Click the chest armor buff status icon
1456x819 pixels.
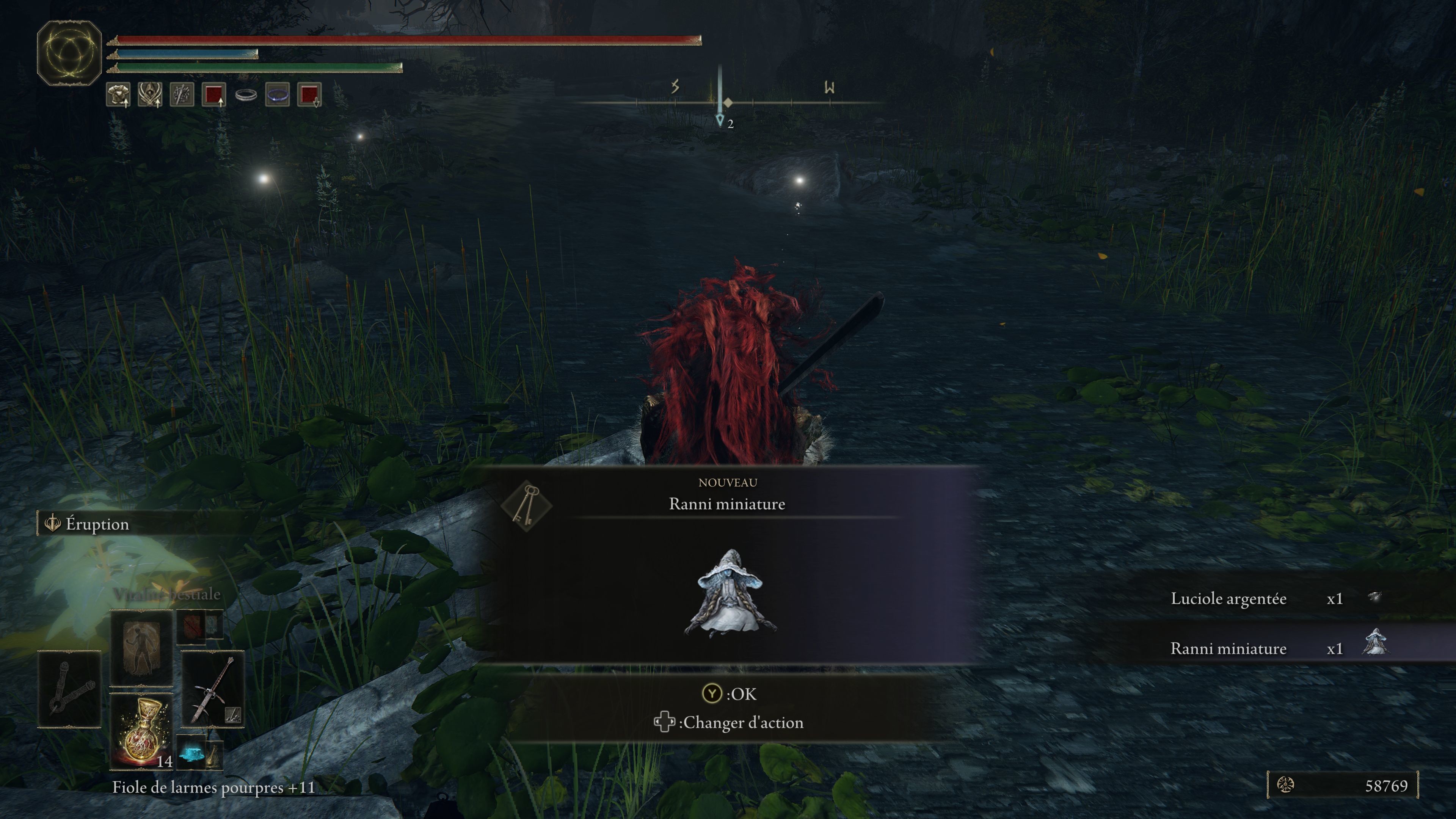point(118,94)
